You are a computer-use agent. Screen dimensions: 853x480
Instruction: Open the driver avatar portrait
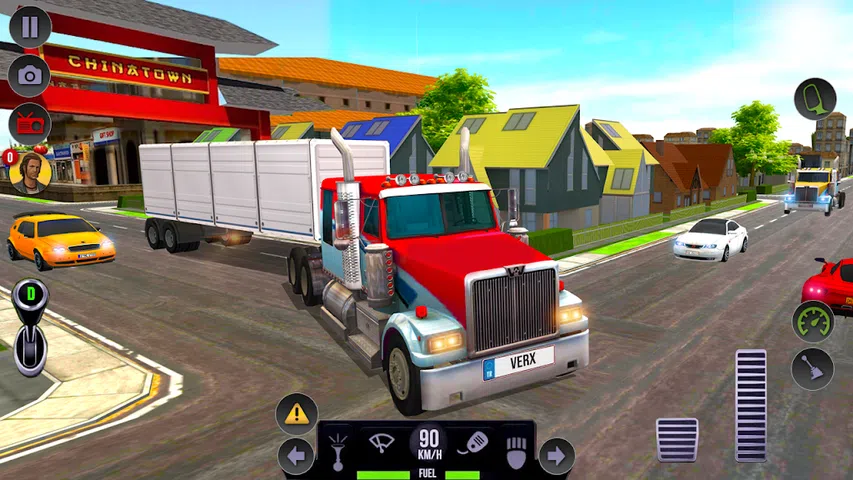(30, 172)
